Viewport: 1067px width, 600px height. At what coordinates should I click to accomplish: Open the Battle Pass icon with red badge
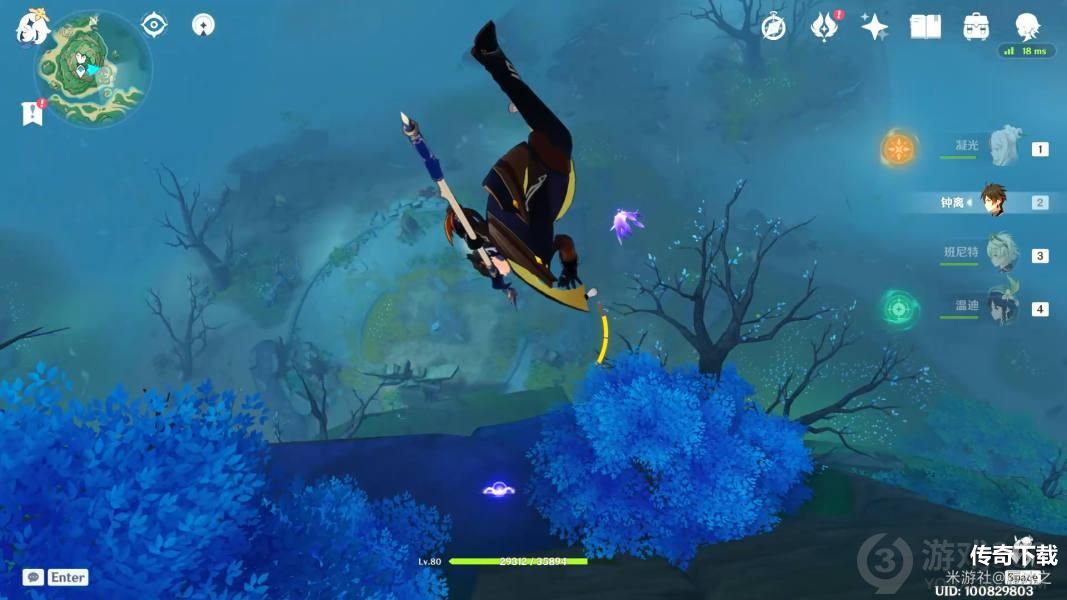tap(824, 27)
